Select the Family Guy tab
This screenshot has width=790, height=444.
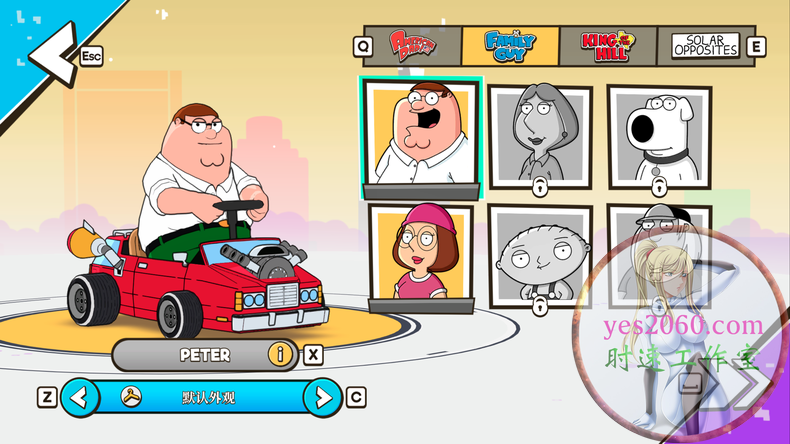pos(510,43)
